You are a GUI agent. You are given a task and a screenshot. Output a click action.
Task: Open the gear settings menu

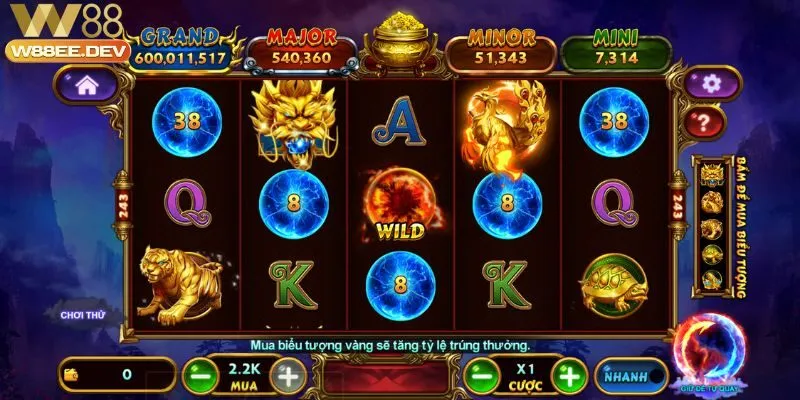[711, 82]
